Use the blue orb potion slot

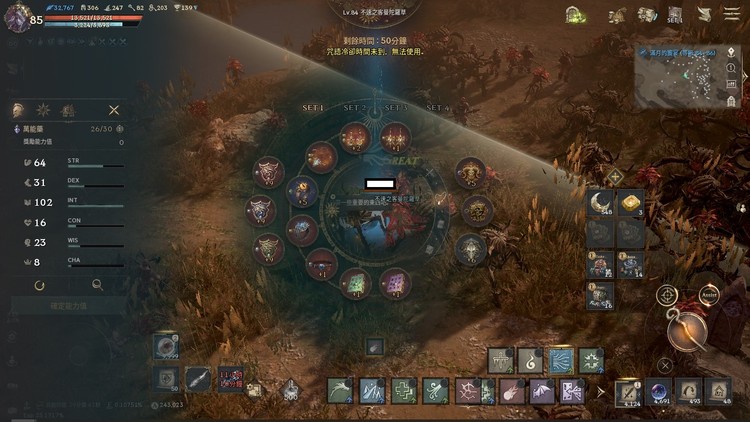click(659, 391)
